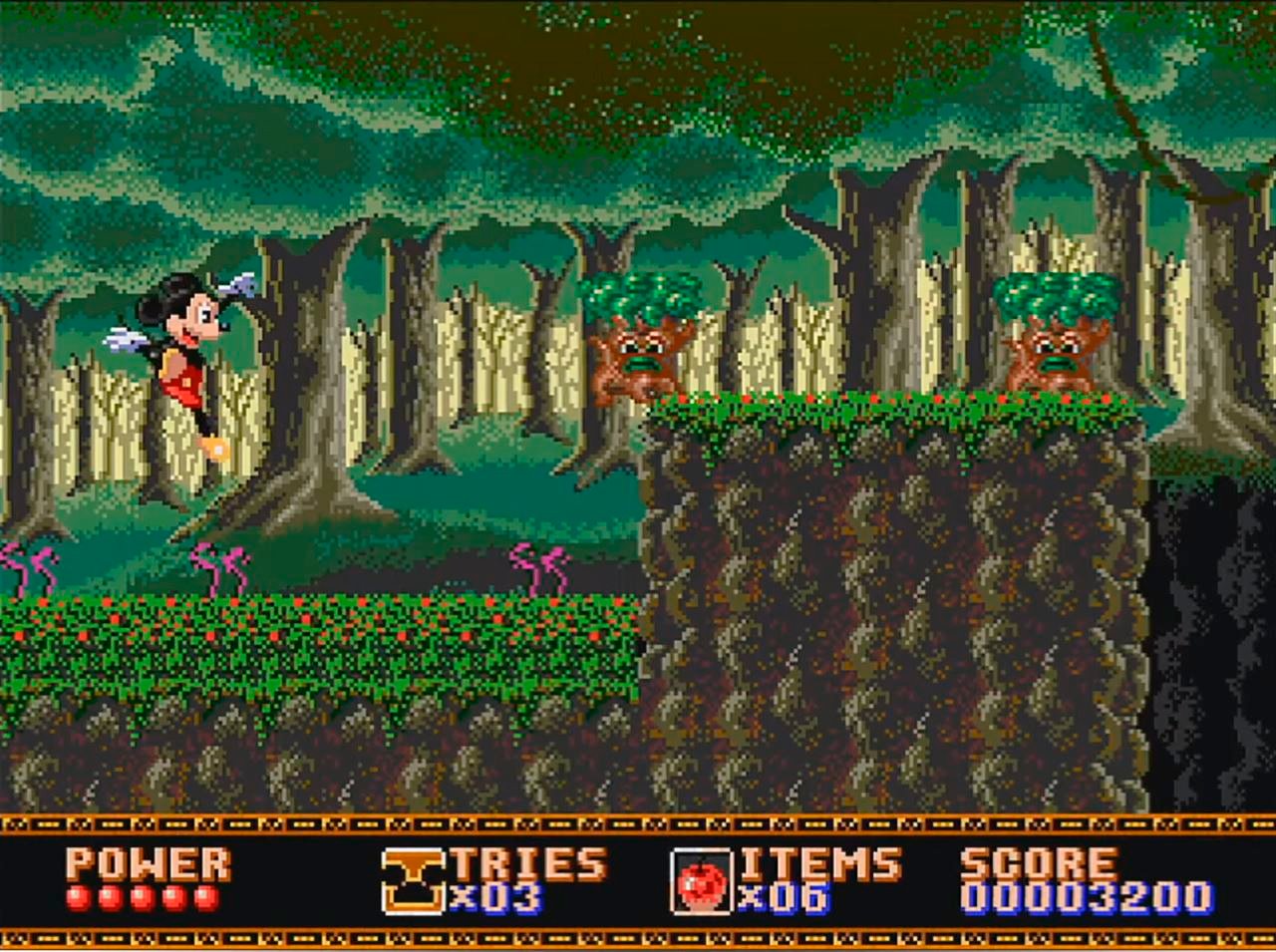Click the fourth red POWER dot
Viewport: 1276px width, 952px height.
click(x=173, y=898)
